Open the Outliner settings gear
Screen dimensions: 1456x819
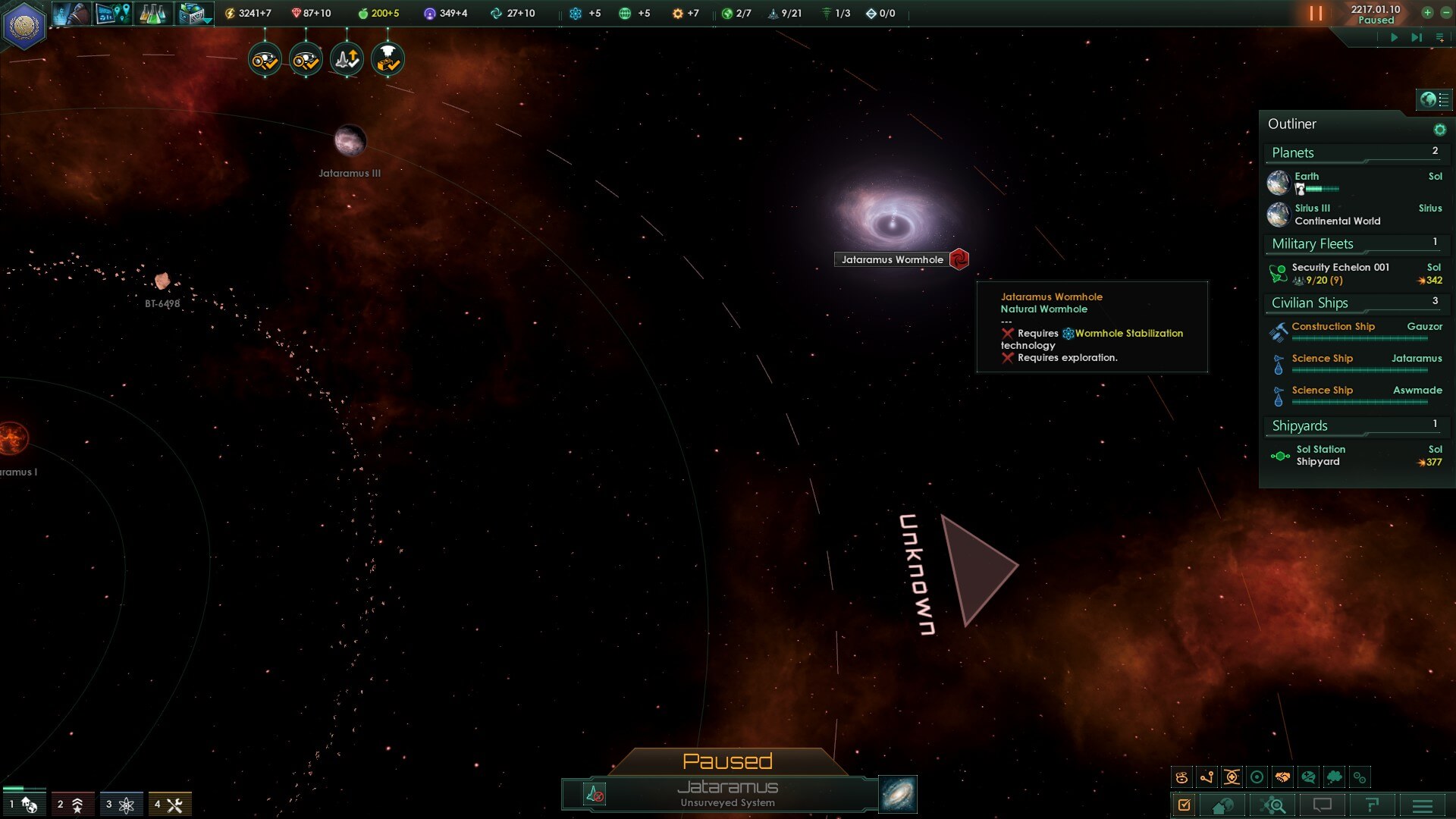1439,130
